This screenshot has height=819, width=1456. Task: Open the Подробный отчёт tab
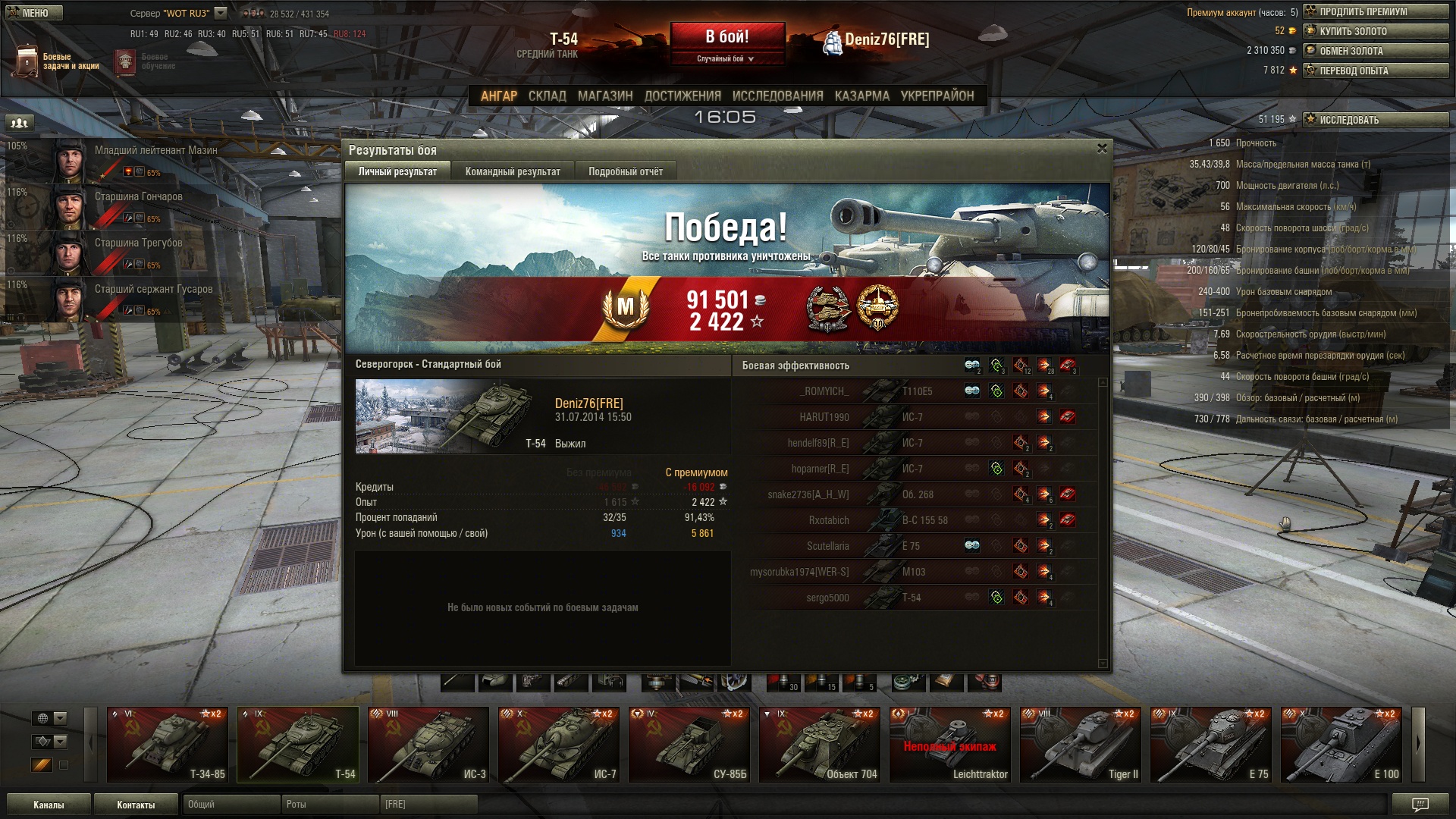pos(625,171)
